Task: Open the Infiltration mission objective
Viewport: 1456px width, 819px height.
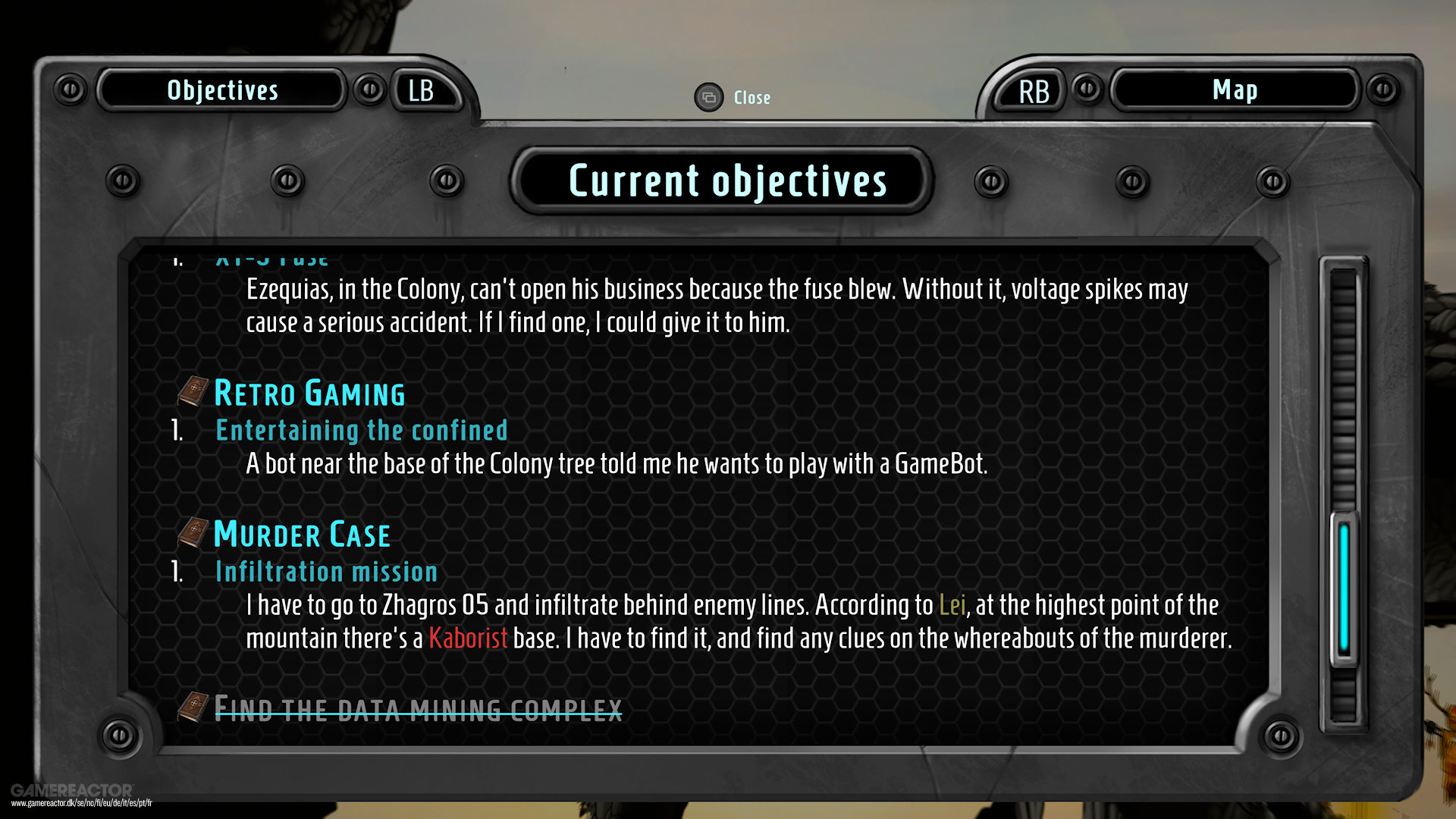Action: click(x=326, y=572)
